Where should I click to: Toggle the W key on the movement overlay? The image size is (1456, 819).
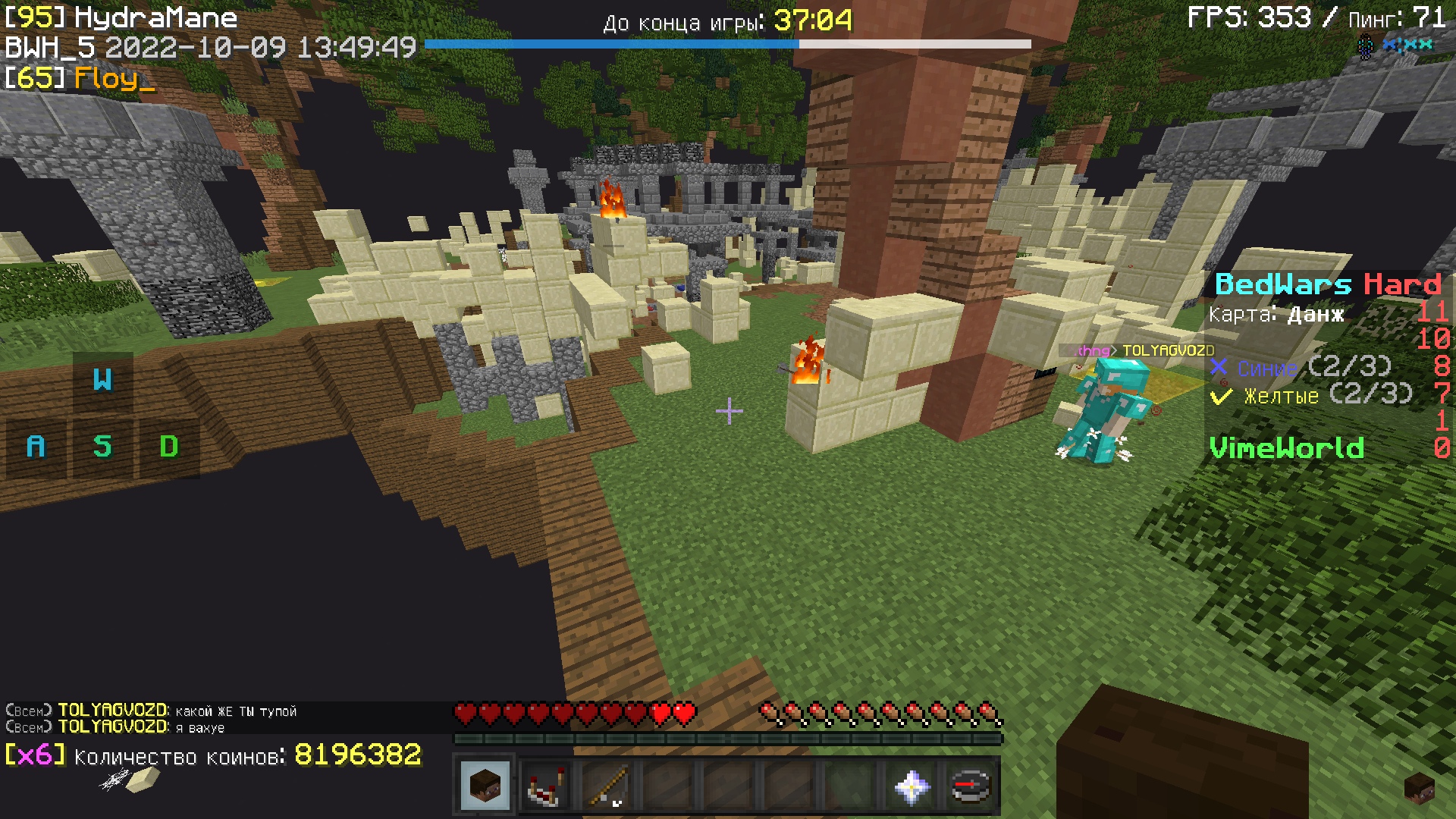(x=105, y=381)
